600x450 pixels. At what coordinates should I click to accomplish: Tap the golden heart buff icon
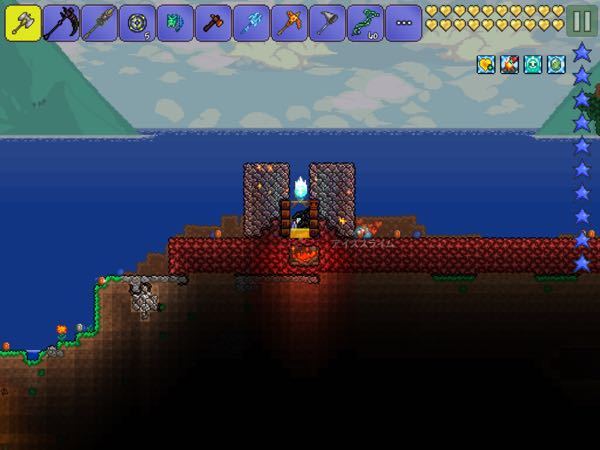pyautogui.click(x=487, y=64)
